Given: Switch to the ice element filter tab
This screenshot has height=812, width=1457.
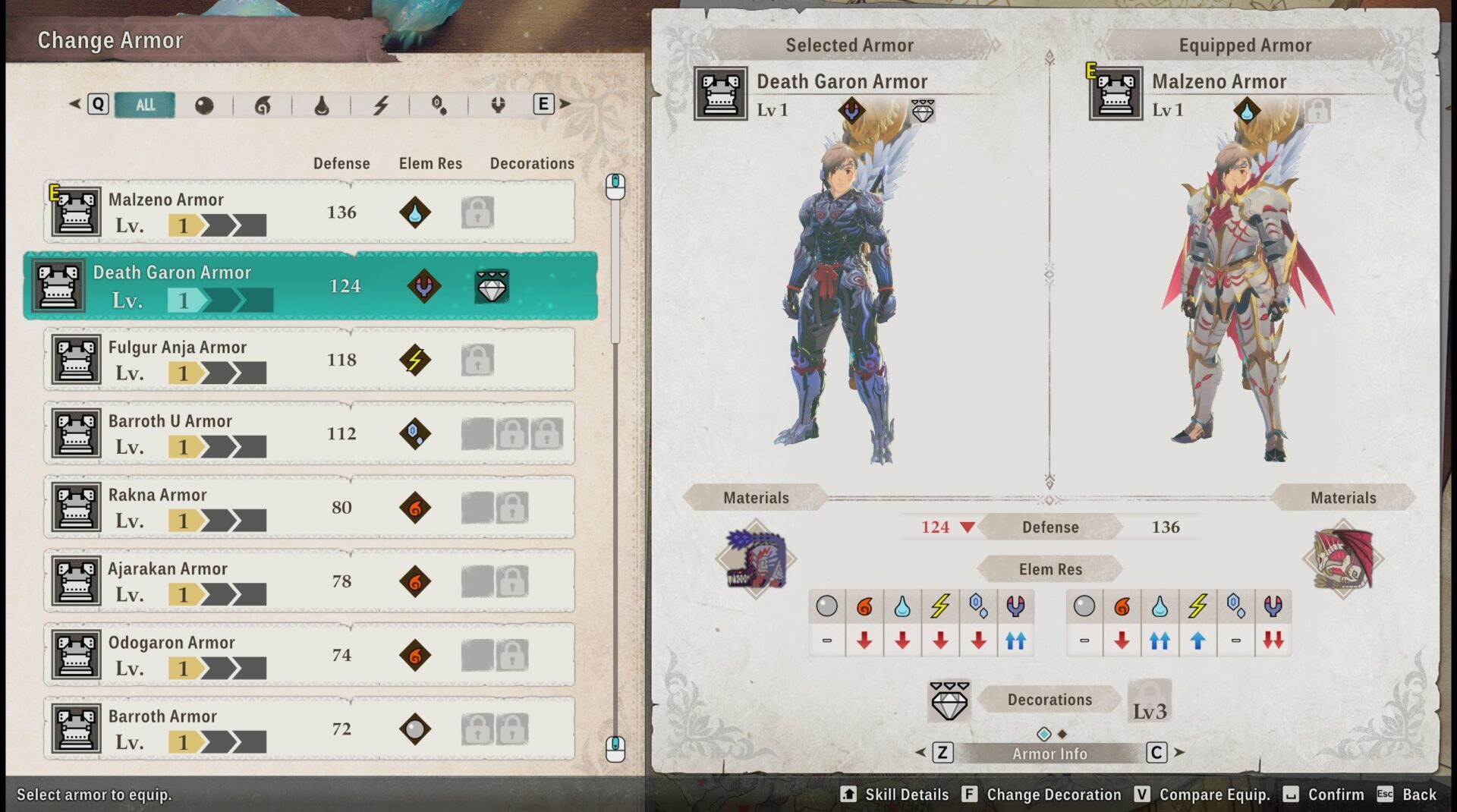Looking at the screenshot, I should pos(439,105).
